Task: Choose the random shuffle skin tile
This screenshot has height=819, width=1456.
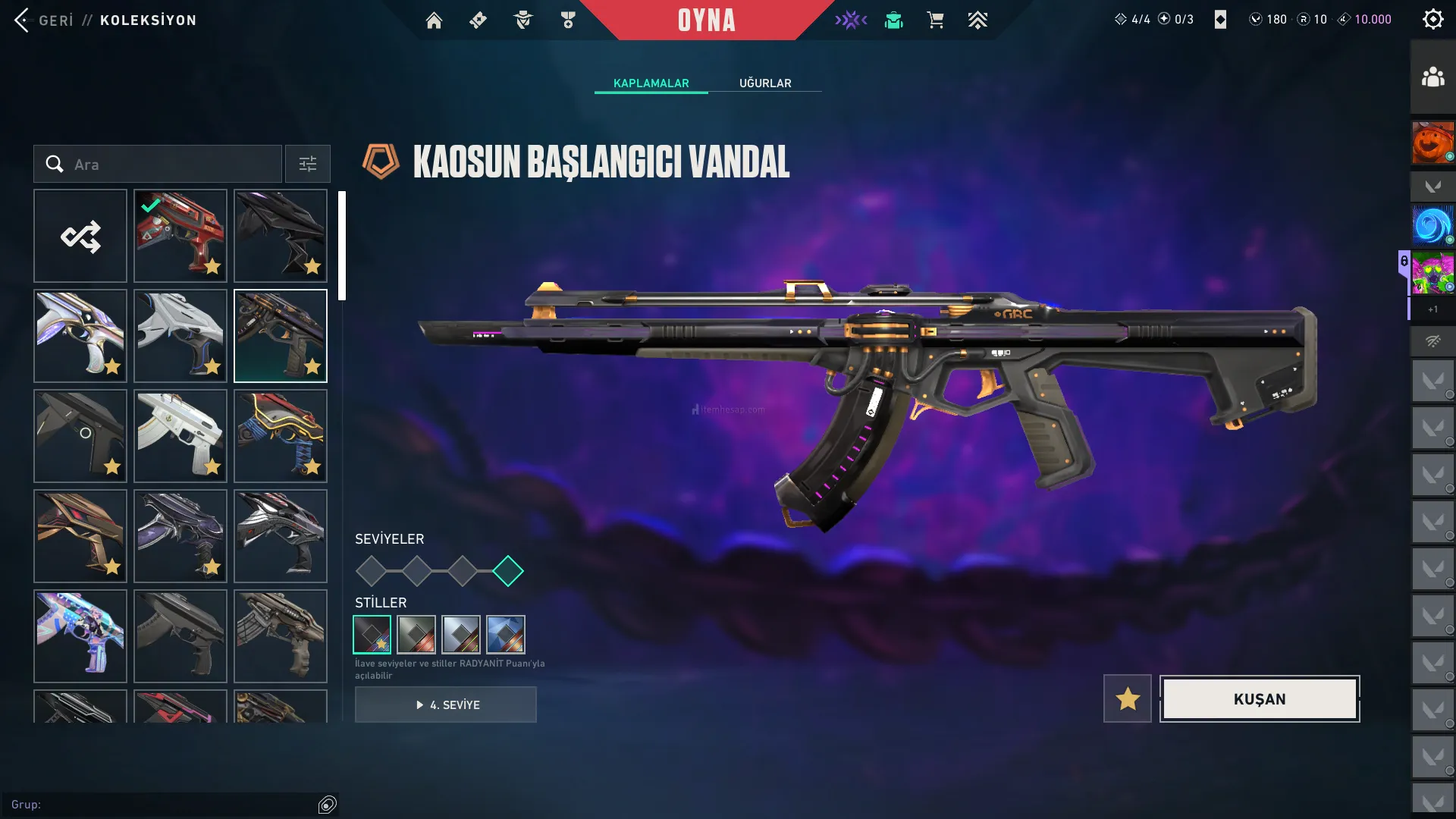Action: click(80, 237)
